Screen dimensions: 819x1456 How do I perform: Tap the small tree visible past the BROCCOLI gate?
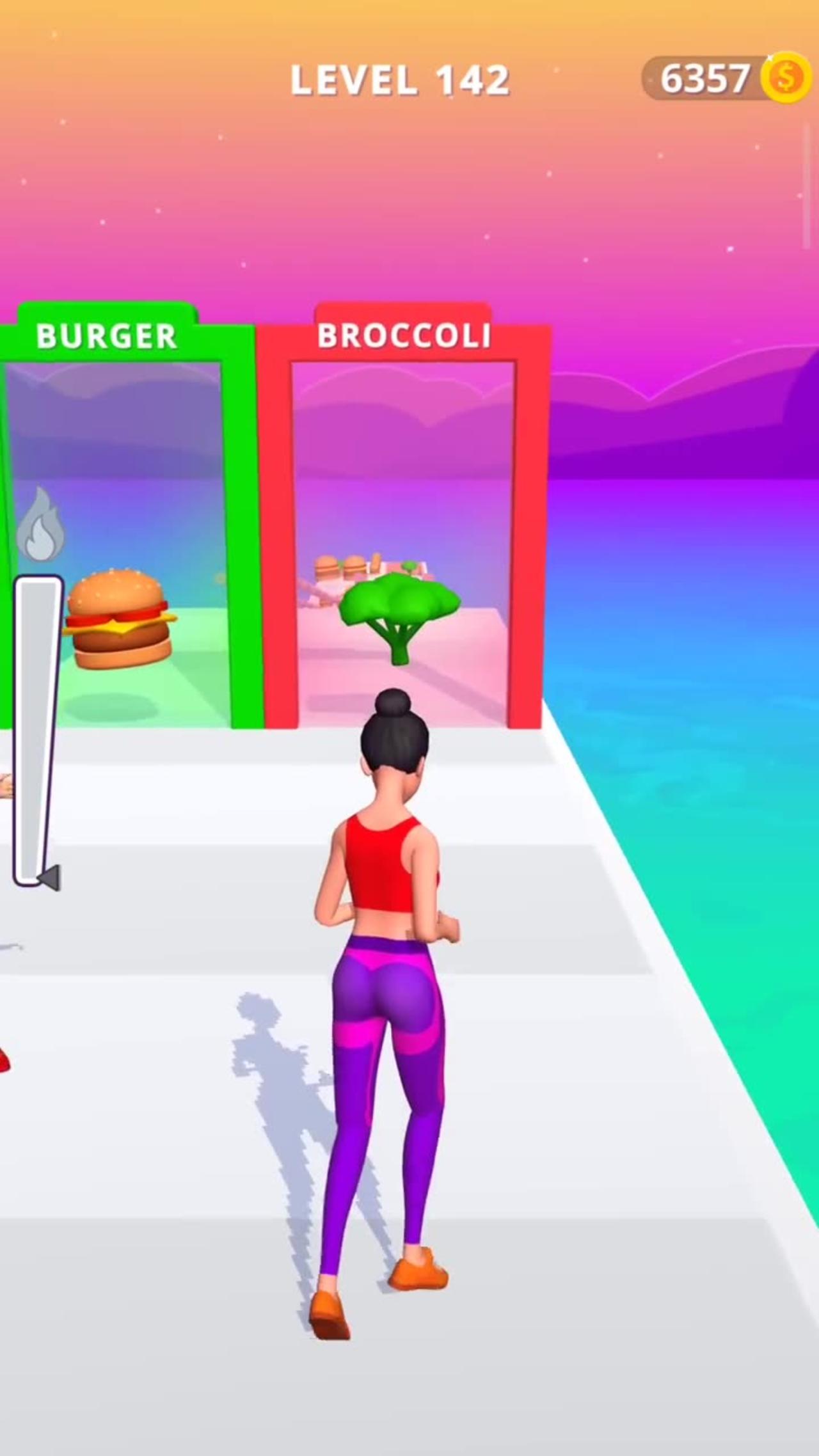tap(409, 564)
